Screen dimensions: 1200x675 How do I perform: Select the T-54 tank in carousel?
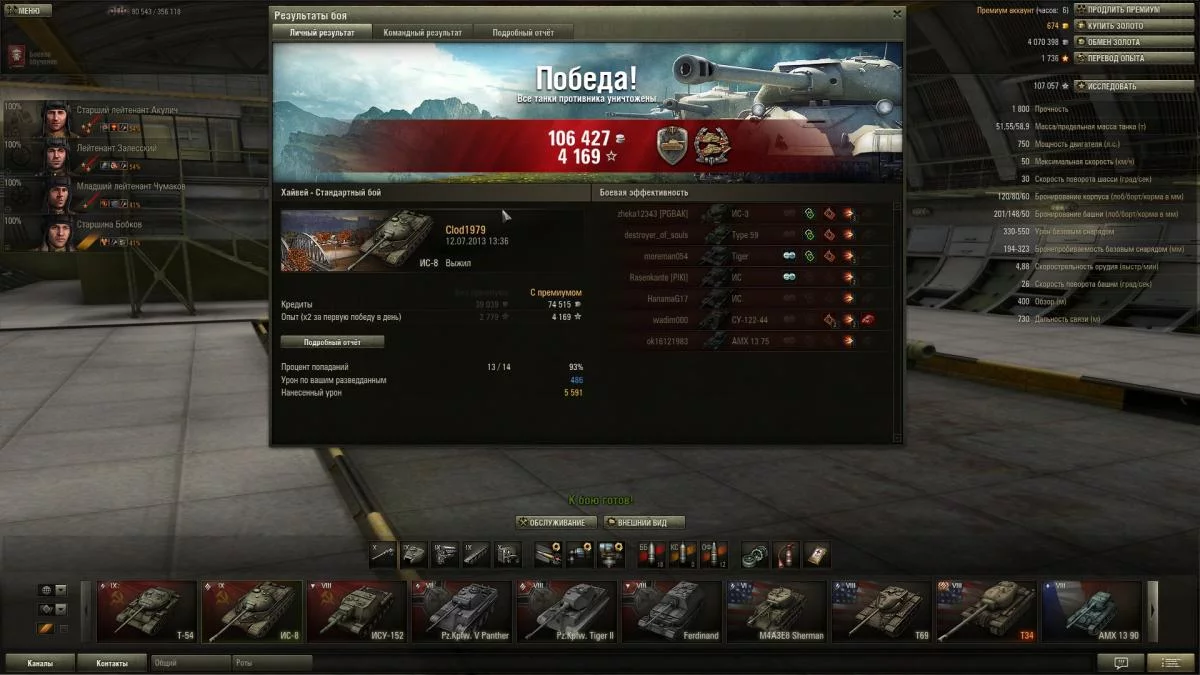(x=147, y=611)
